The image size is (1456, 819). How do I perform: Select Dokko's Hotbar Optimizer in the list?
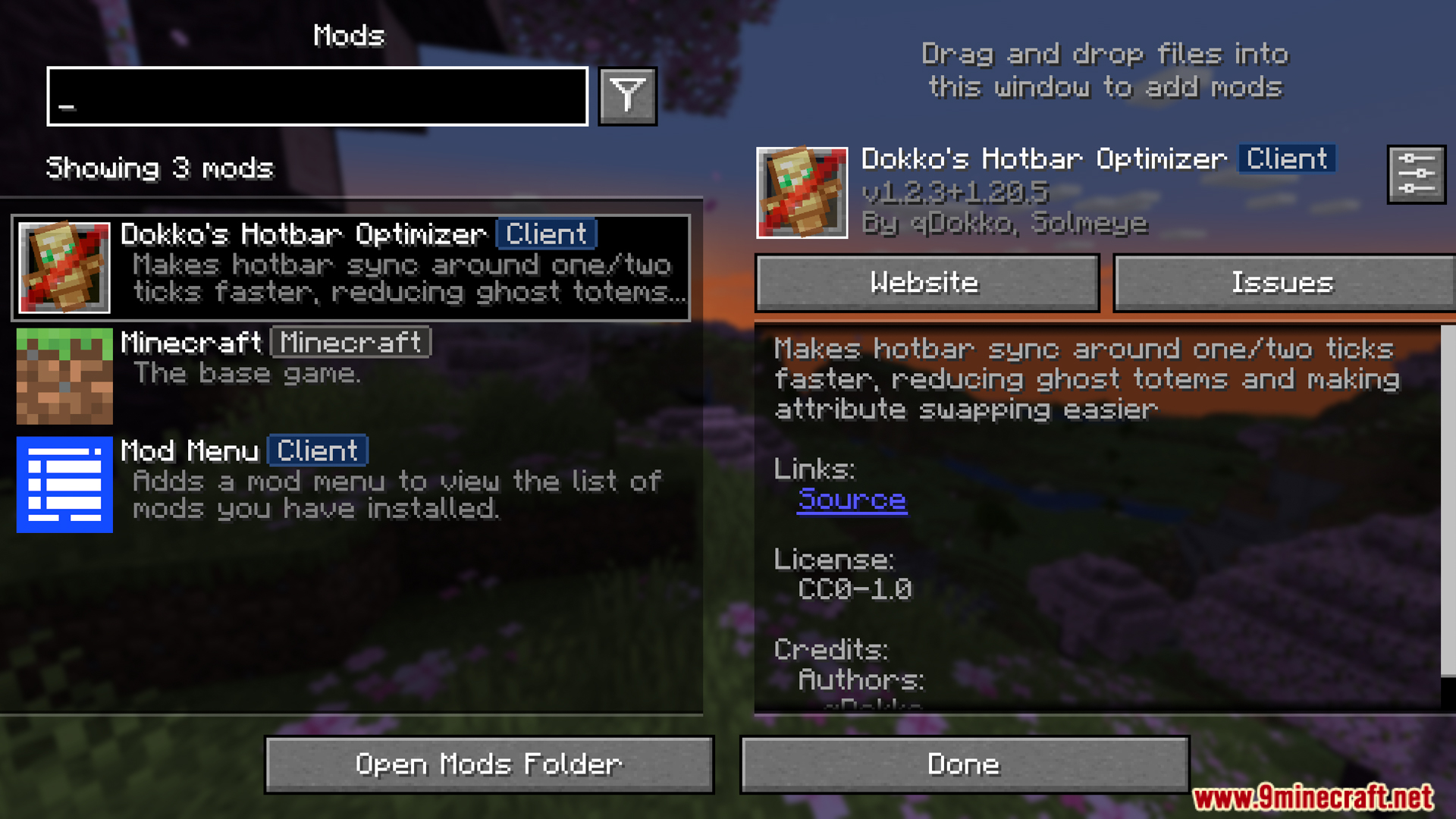coord(350,267)
